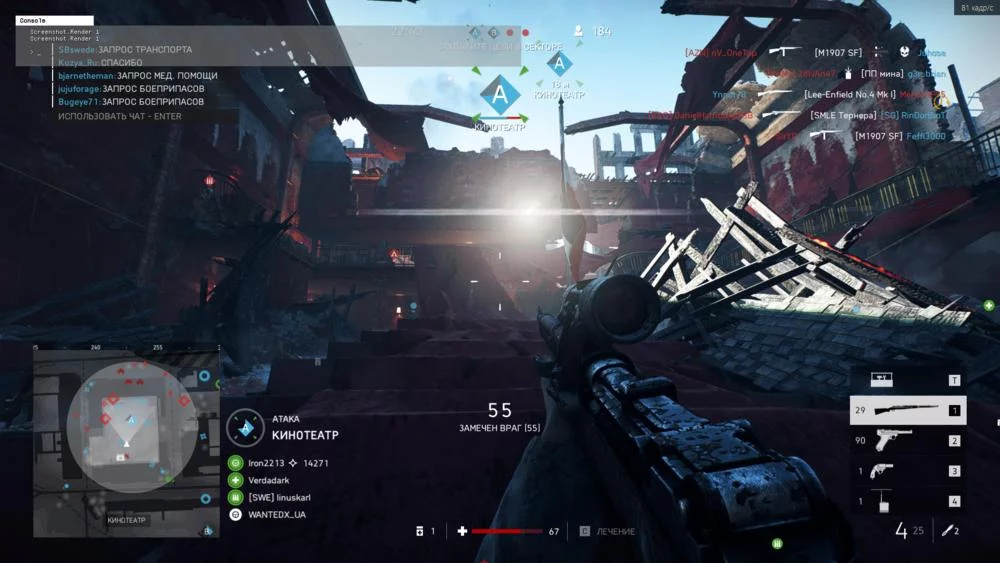Click SBswede's transport request chat line

click(x=125, y=49)
